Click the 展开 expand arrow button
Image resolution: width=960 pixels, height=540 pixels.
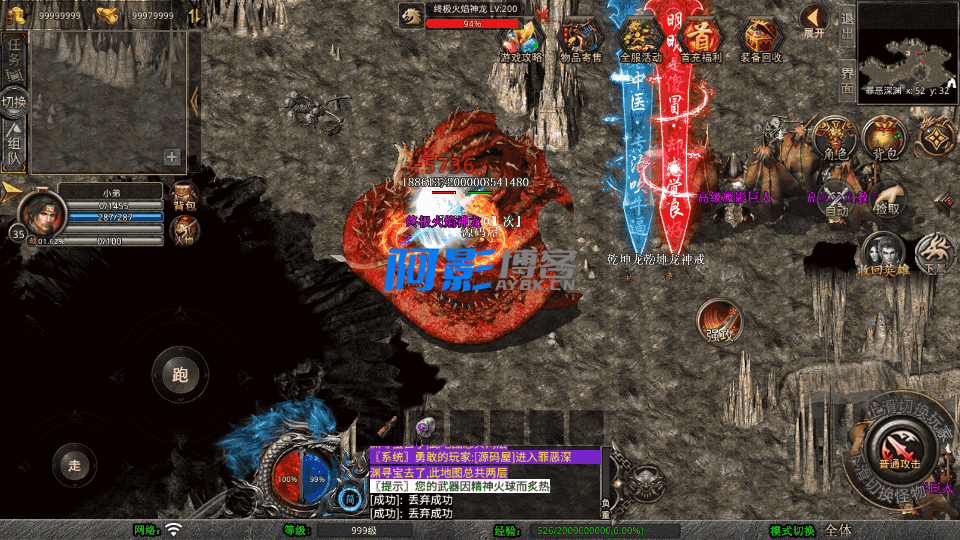pos(815,20)
